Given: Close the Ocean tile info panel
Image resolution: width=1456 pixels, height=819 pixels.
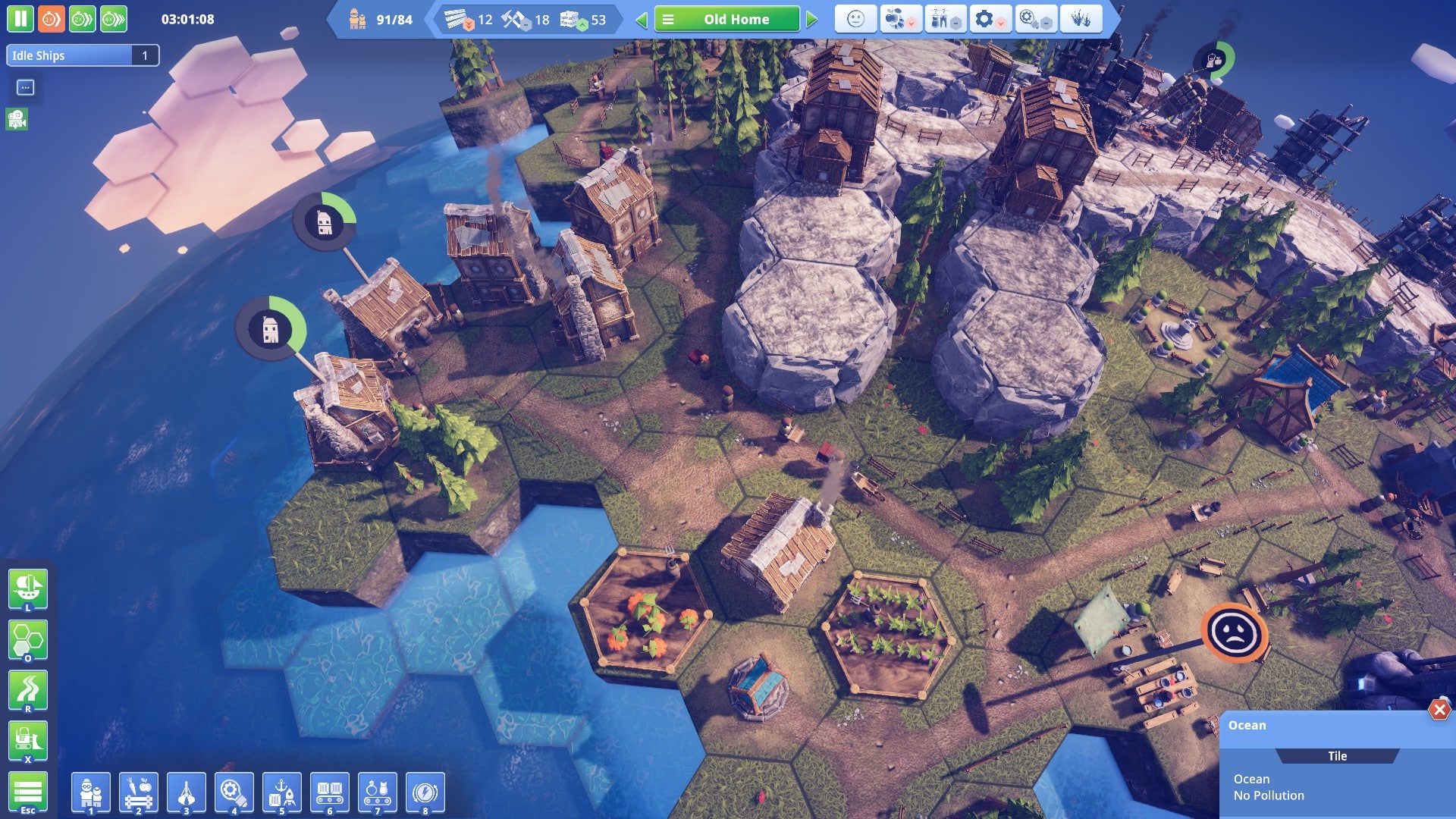Looking at the screenshot, I should [x=1439, y=710].
